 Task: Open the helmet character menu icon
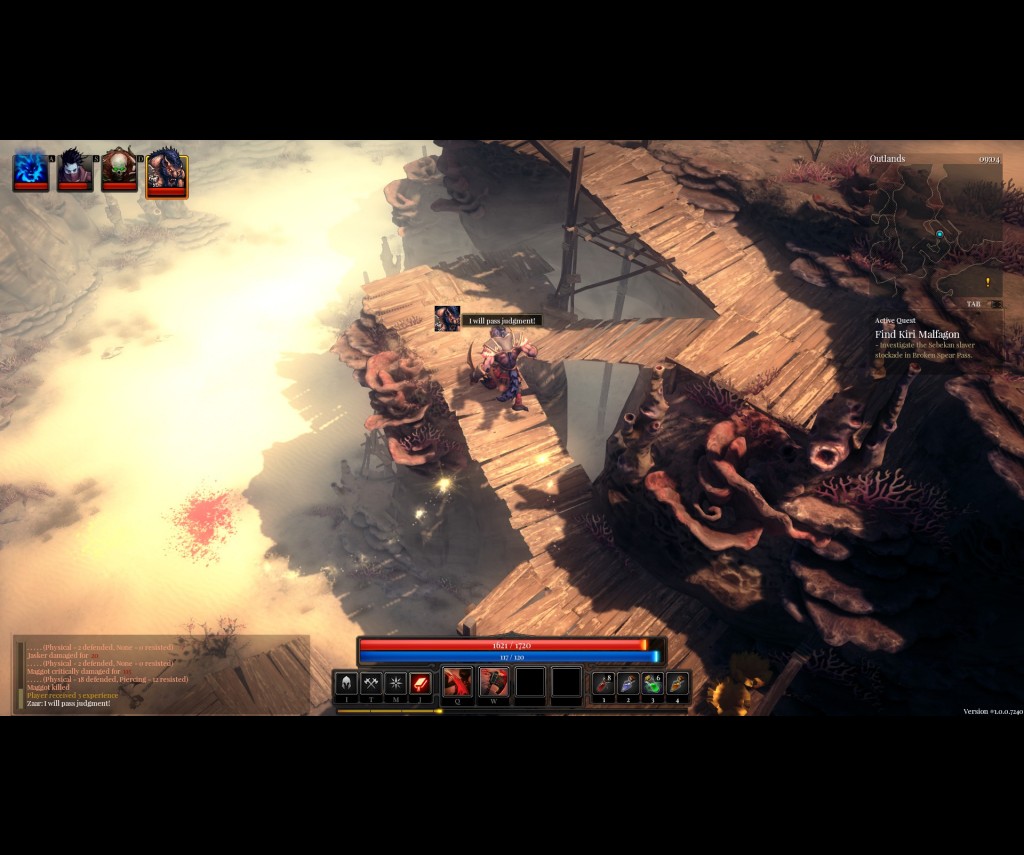[346, 683]
